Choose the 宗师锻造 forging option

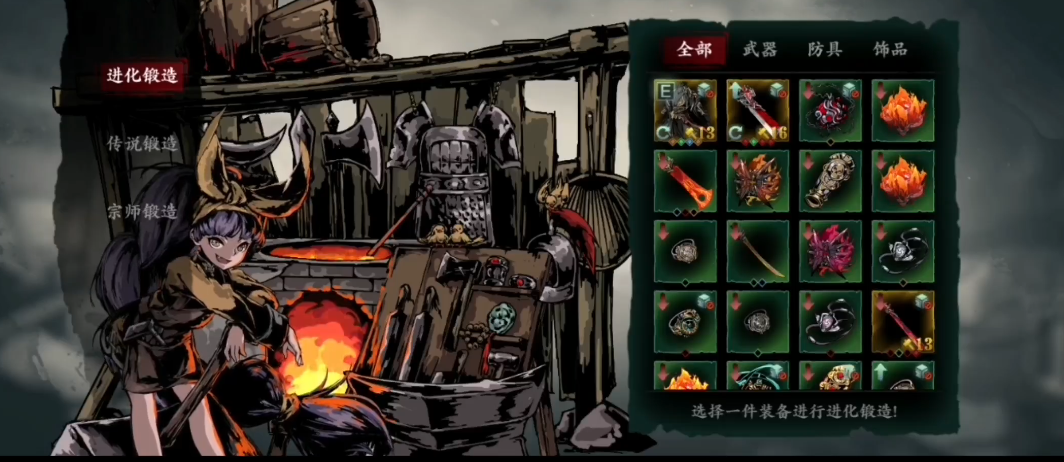coord(142,212)
